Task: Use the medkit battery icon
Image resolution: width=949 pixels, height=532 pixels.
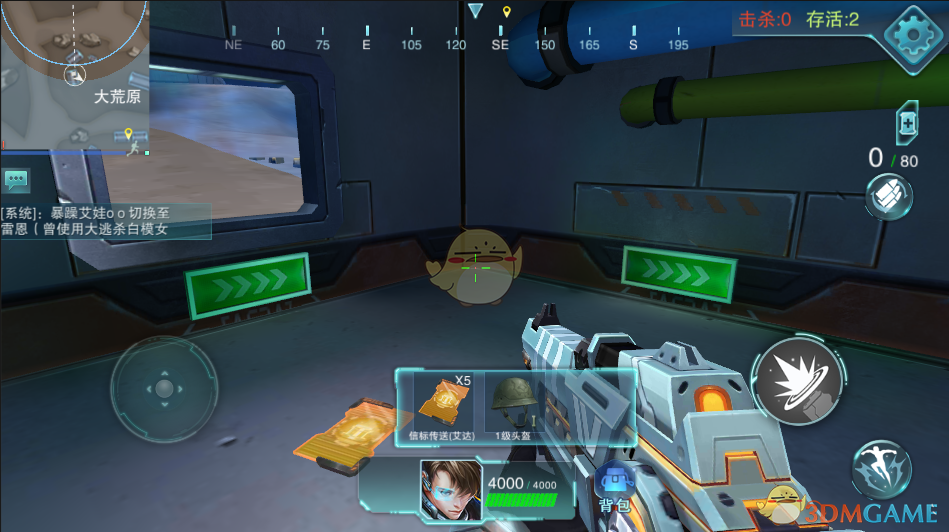Action: click(907, 123)
